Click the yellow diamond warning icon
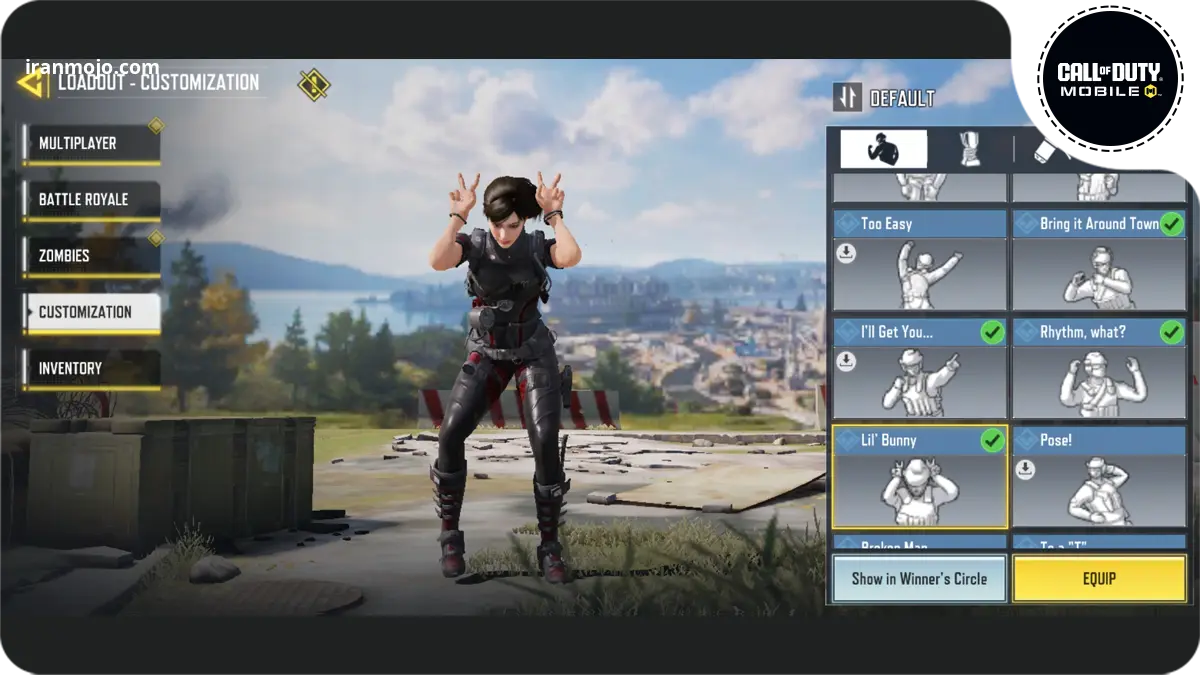Viewport: 1200px width, 675px height. (314, 85)
